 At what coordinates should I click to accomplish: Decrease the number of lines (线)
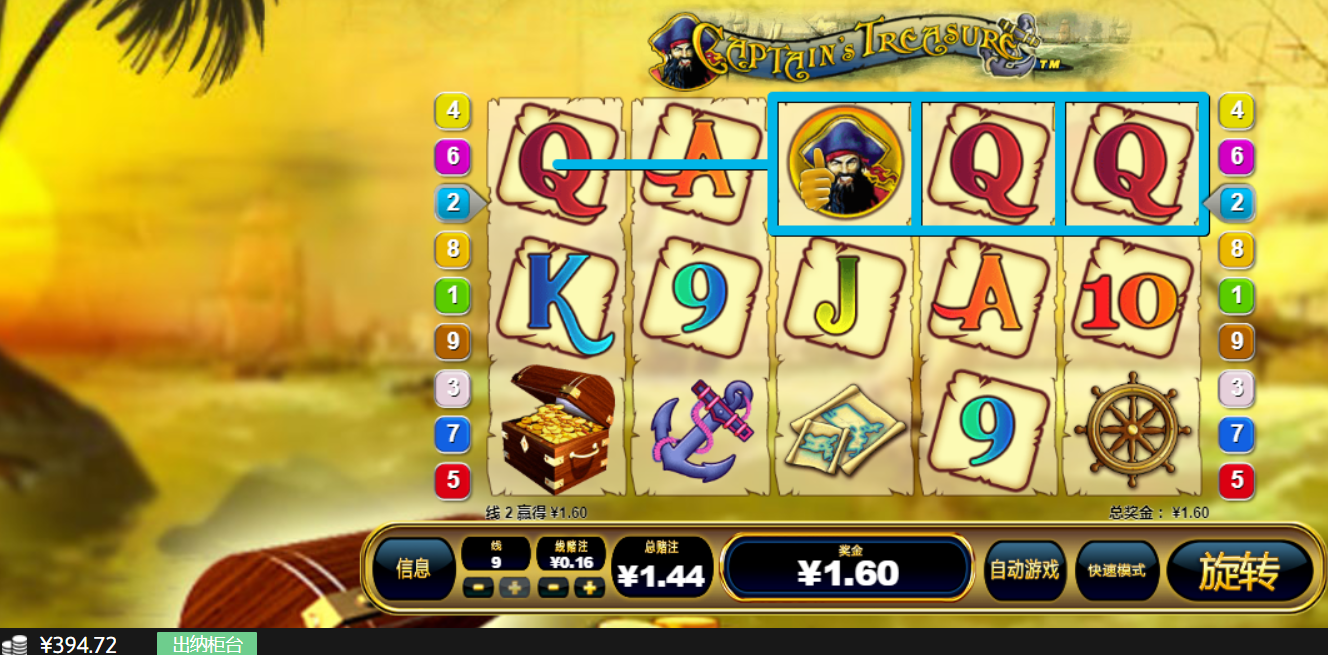pyautogui.click(x=479, y=588)
